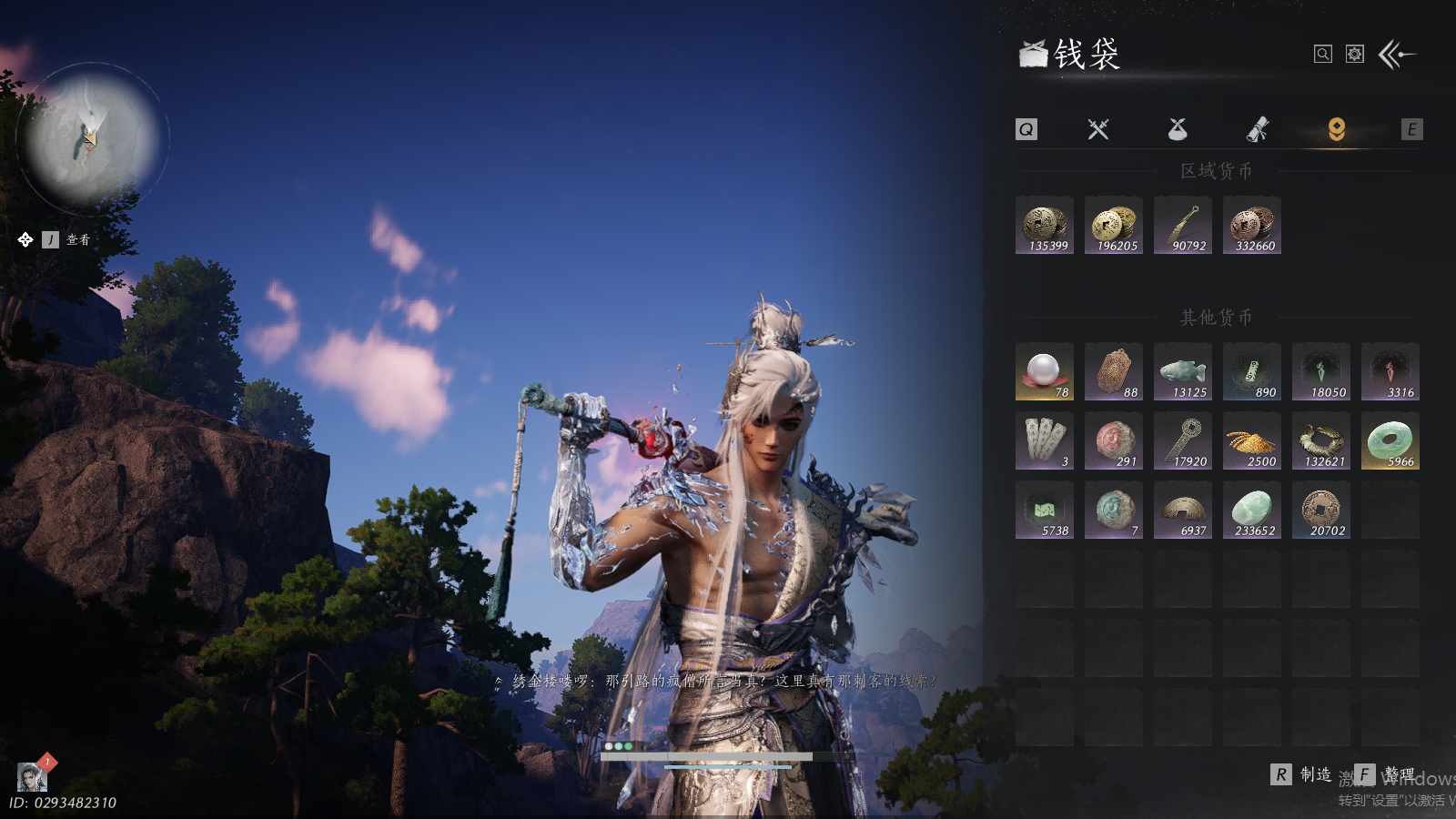Switch to the cloth bundle items tab
The width and height of the screenshot is (1456, 819).
[x=1178, y=129]
